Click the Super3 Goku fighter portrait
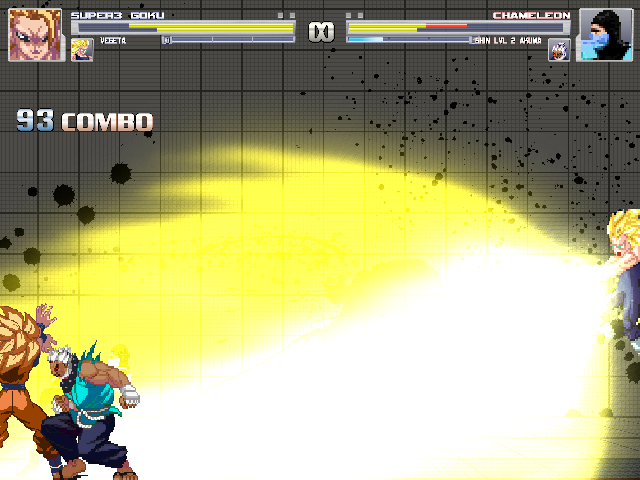 [35, 35]
